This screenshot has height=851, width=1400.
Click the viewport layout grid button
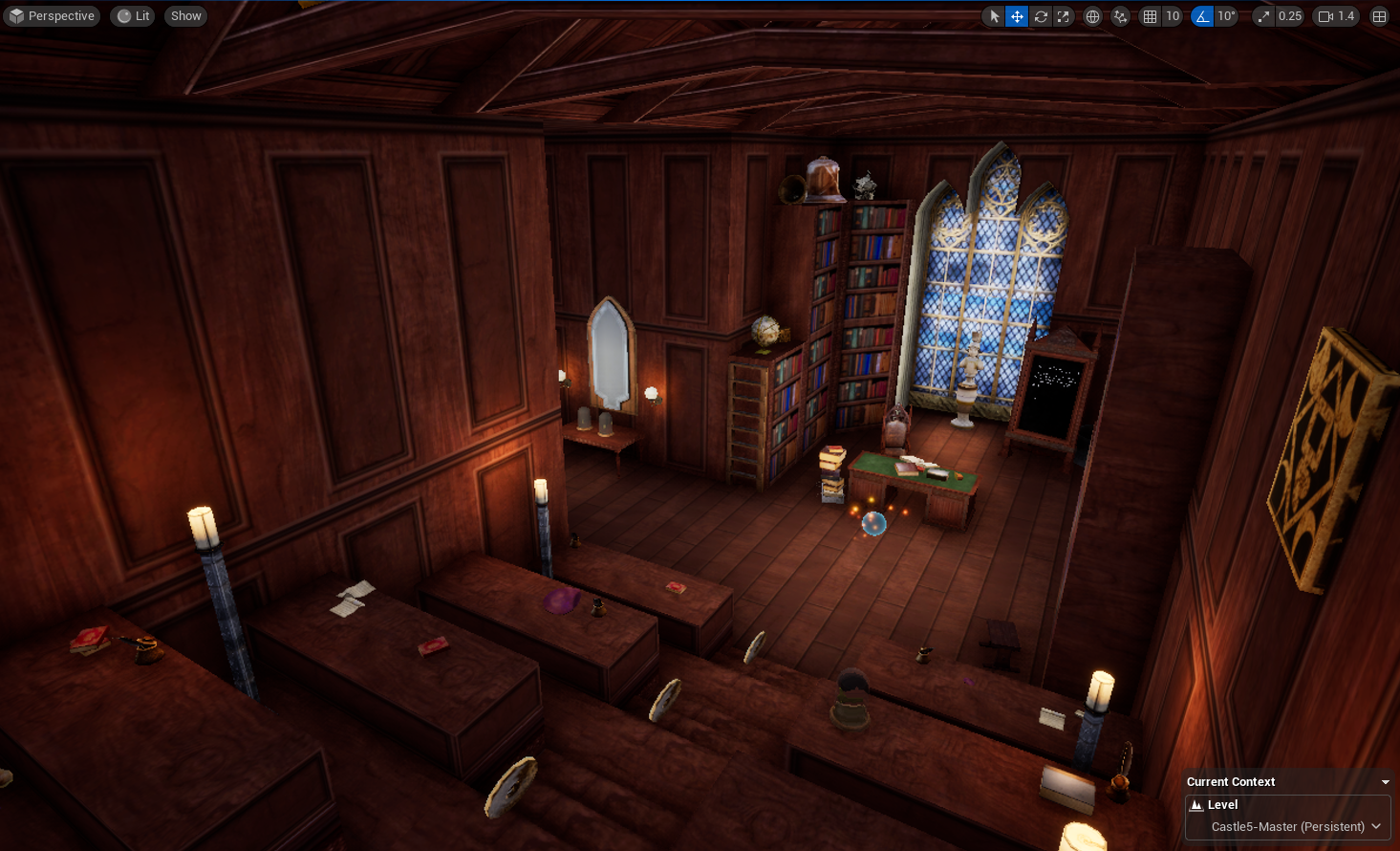coord(1379,16)
